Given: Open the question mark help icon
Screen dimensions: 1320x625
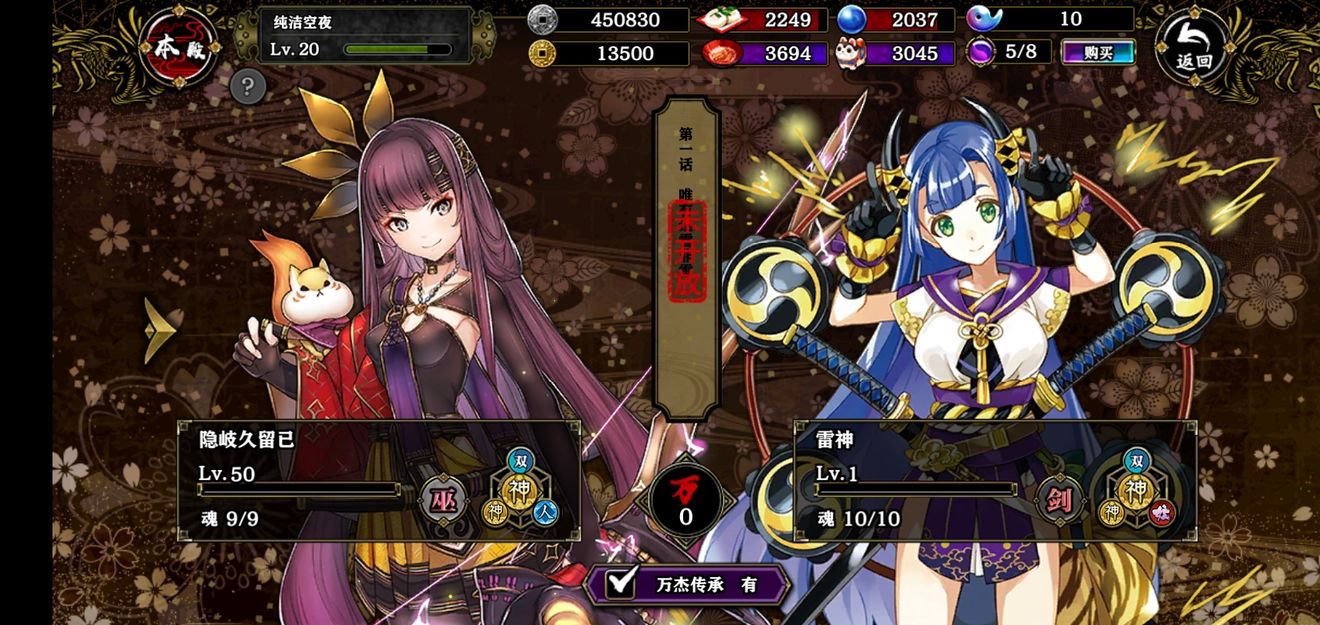Looking at the screenshot, I should [x=247, y=87].
